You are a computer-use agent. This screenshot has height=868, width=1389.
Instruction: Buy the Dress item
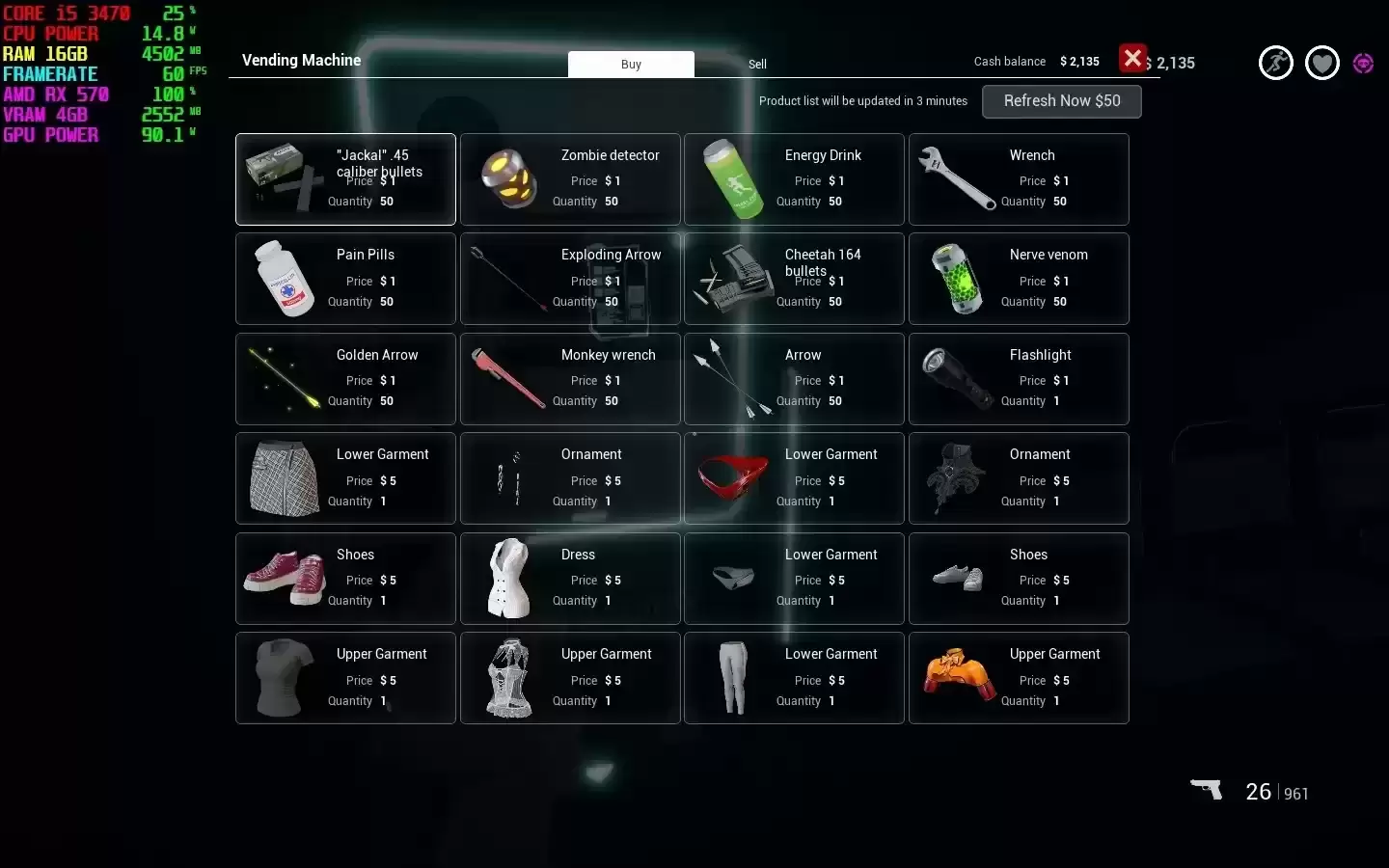click(x=570, y=579)
